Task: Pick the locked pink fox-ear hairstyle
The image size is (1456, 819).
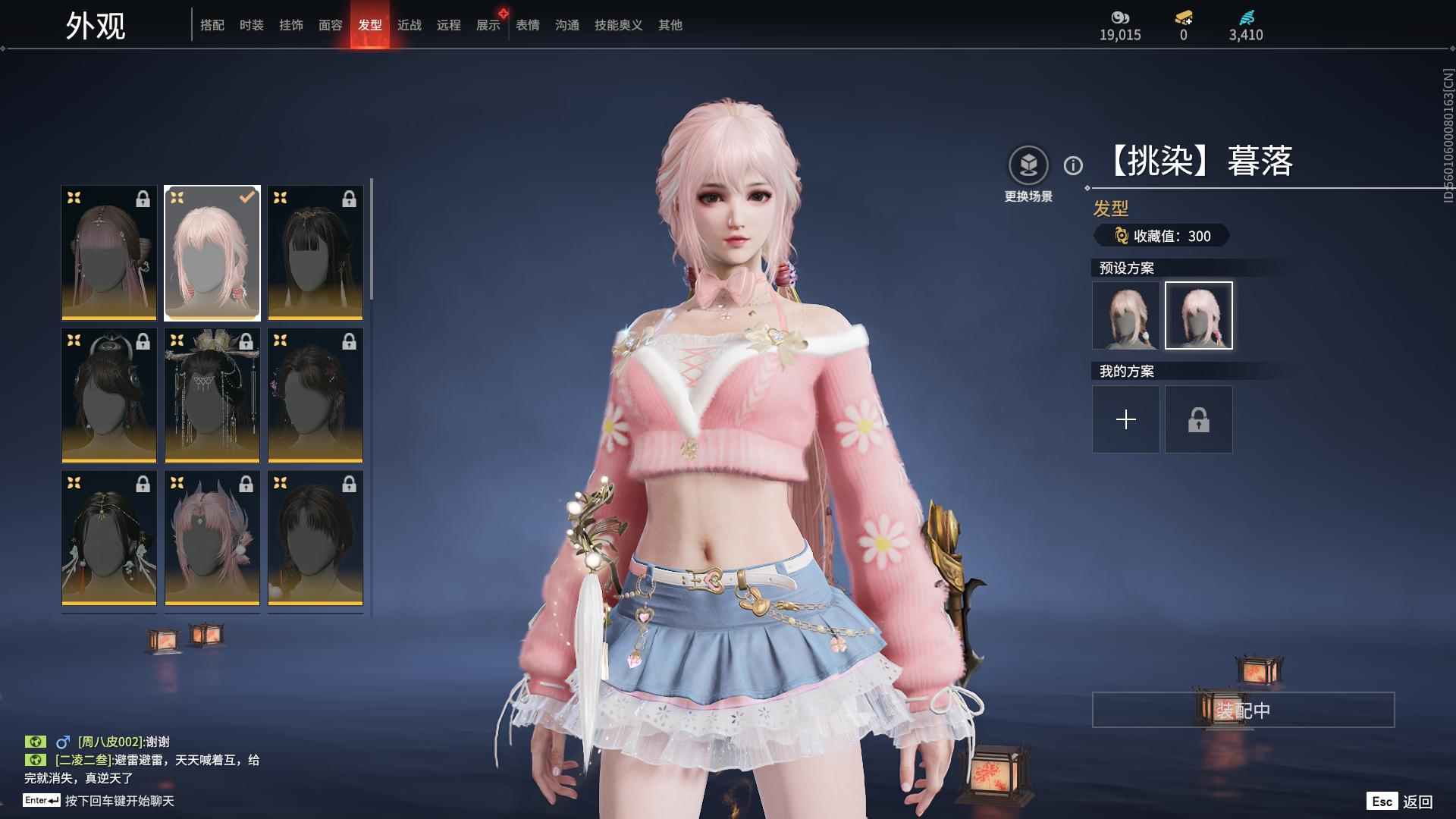Action: coord(212,538)
